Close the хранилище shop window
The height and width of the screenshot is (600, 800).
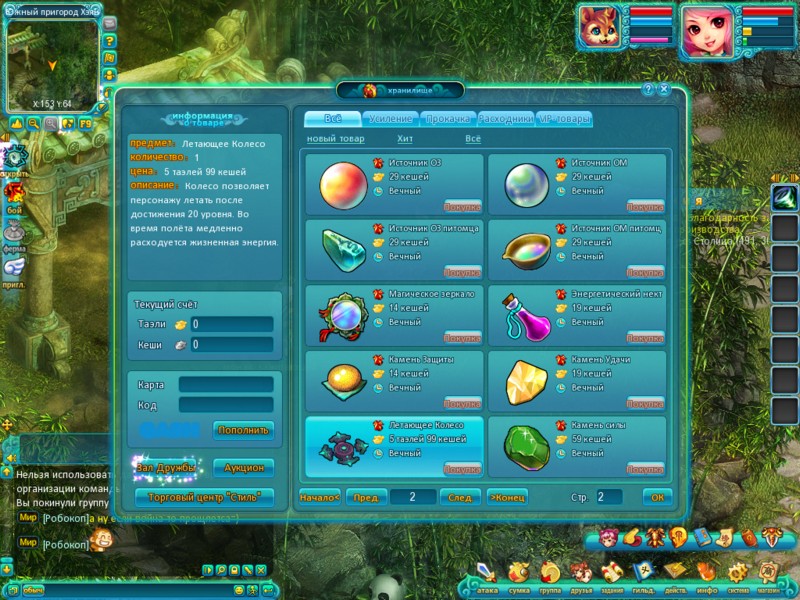(664, 89)
